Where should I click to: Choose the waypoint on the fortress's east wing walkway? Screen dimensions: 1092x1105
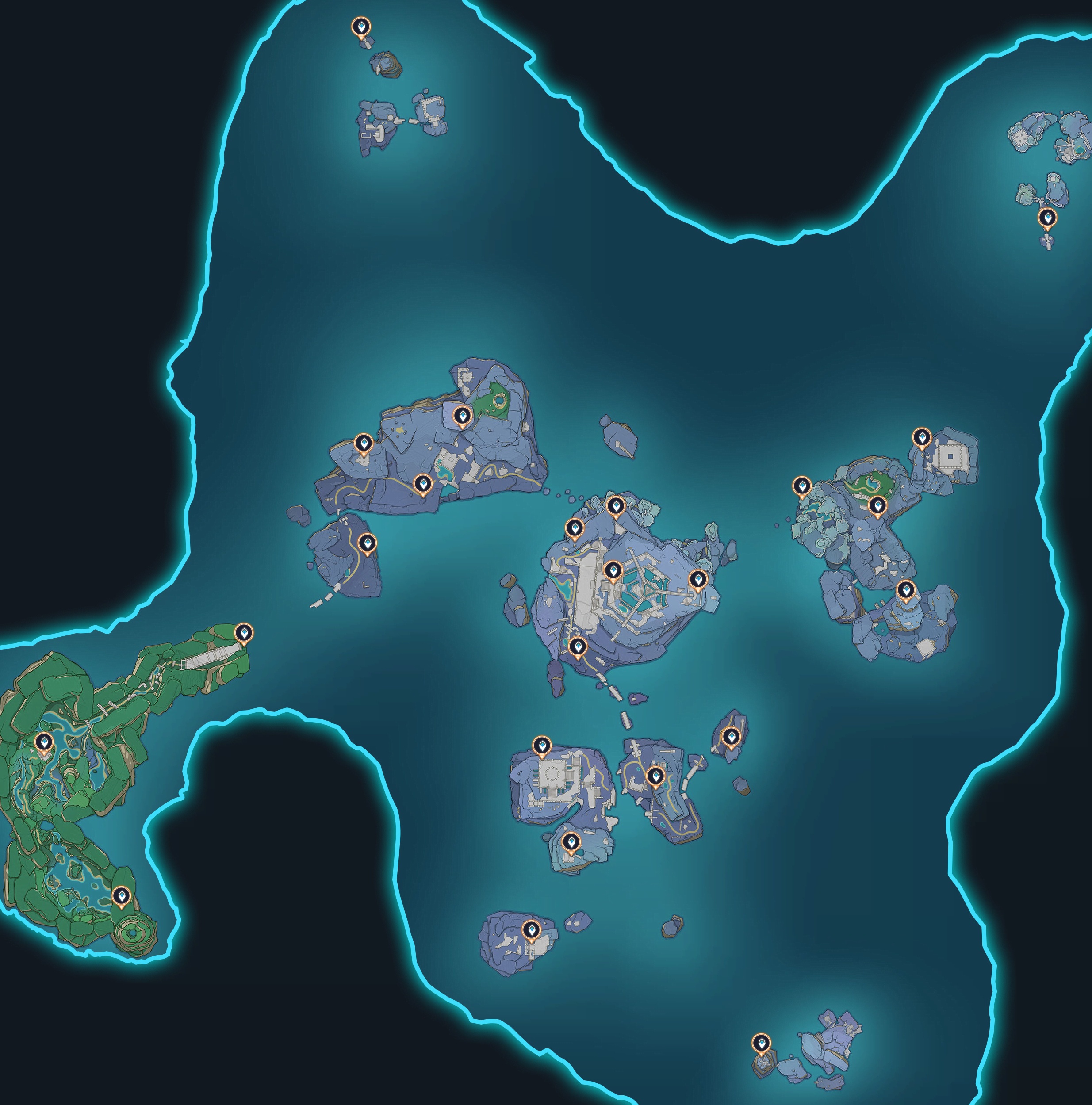(x=697, y=579)
